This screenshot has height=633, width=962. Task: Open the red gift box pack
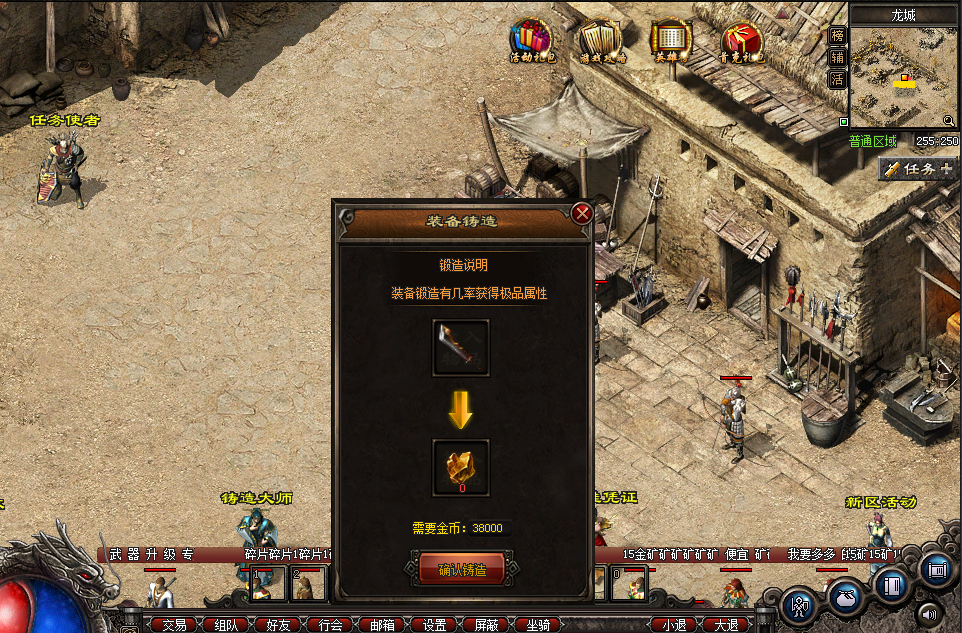(741, 42)
